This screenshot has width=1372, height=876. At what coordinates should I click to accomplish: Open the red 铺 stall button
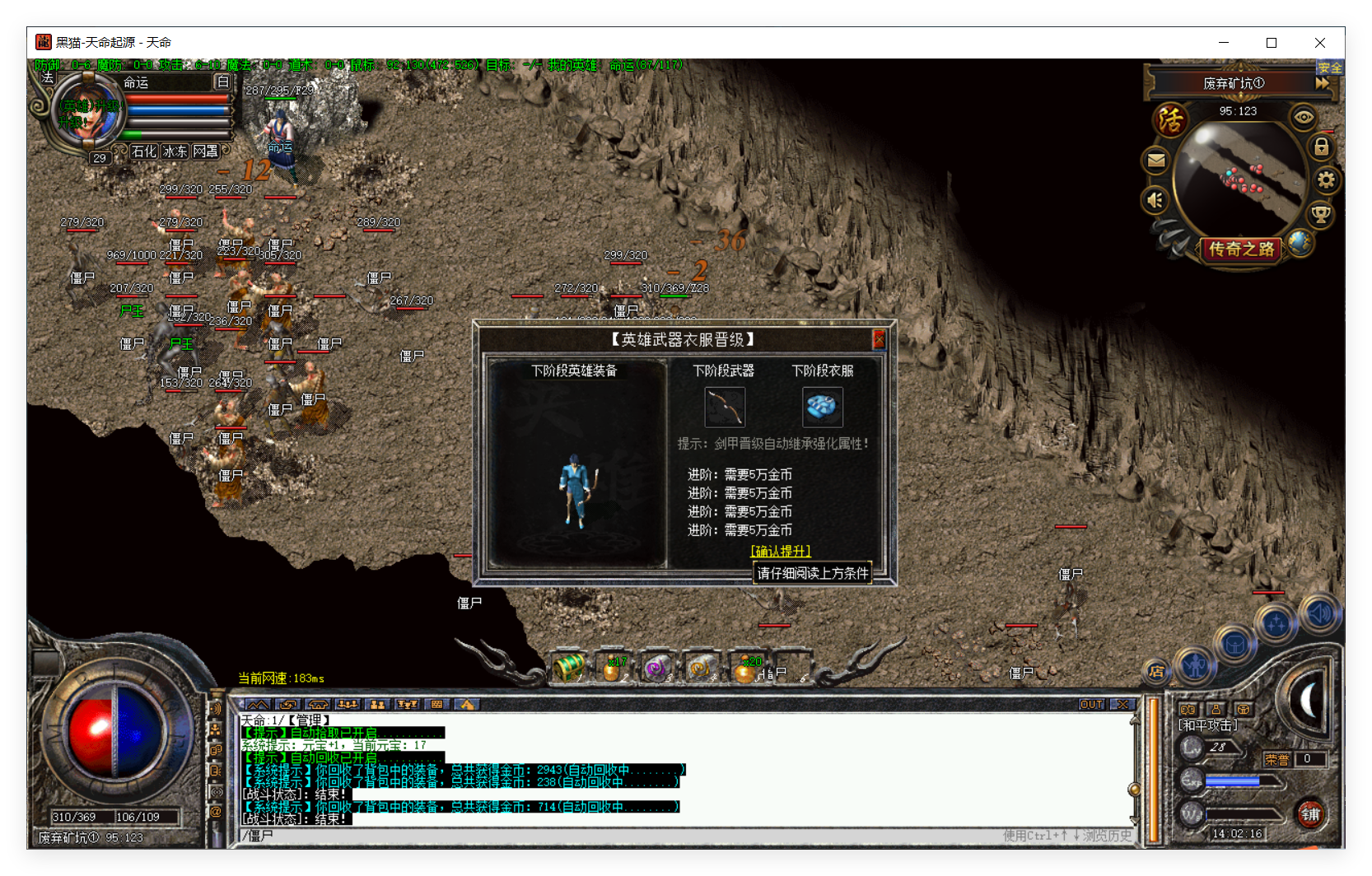coord(1309,814)
